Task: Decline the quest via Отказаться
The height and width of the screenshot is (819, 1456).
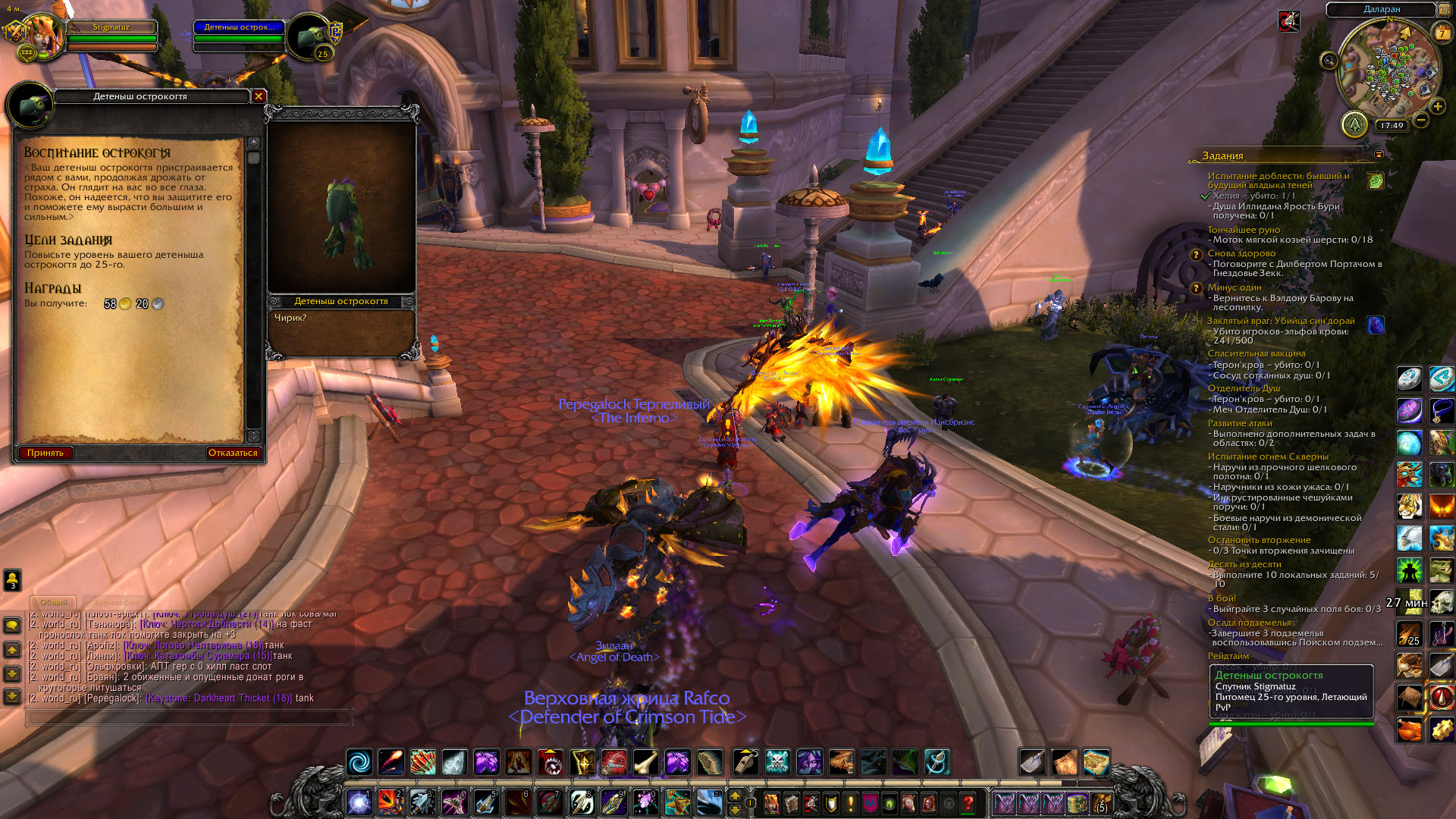Action: pyautogui.click(x=233, y=453)
